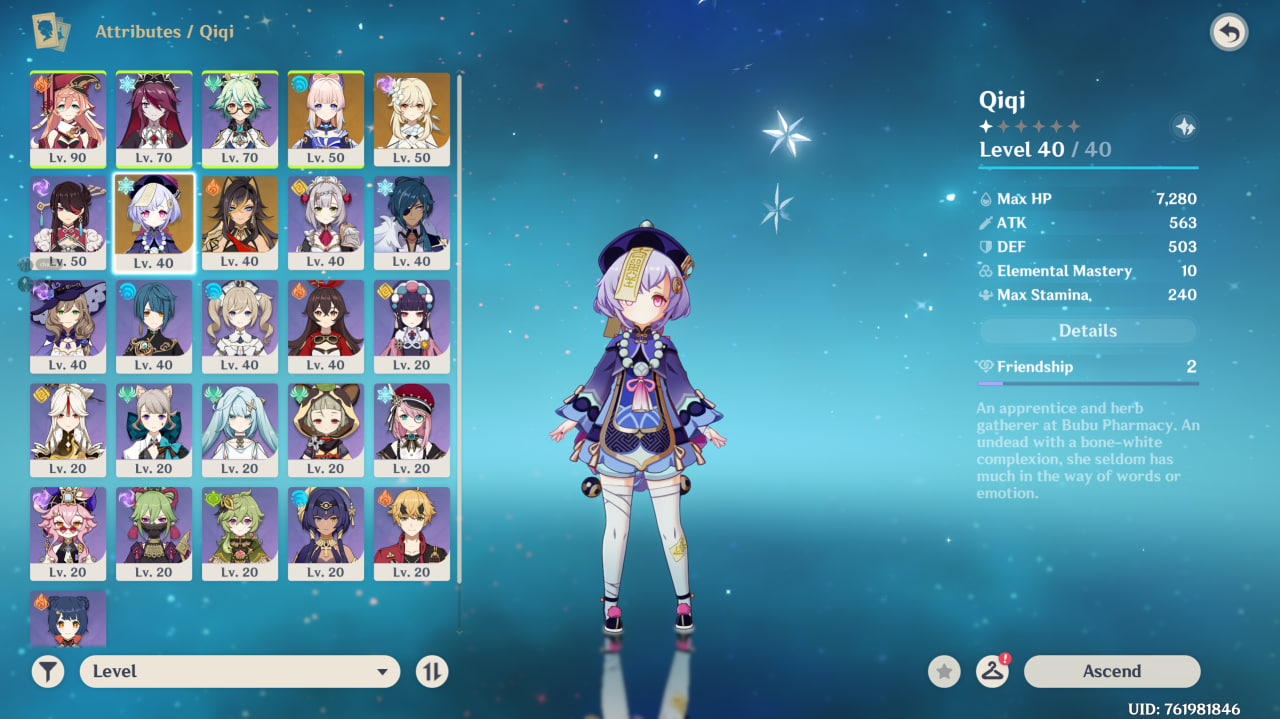Viewport: 1280px width, 719px height.
Task: Open the Level sort dropdown
Action: point(240,671)
